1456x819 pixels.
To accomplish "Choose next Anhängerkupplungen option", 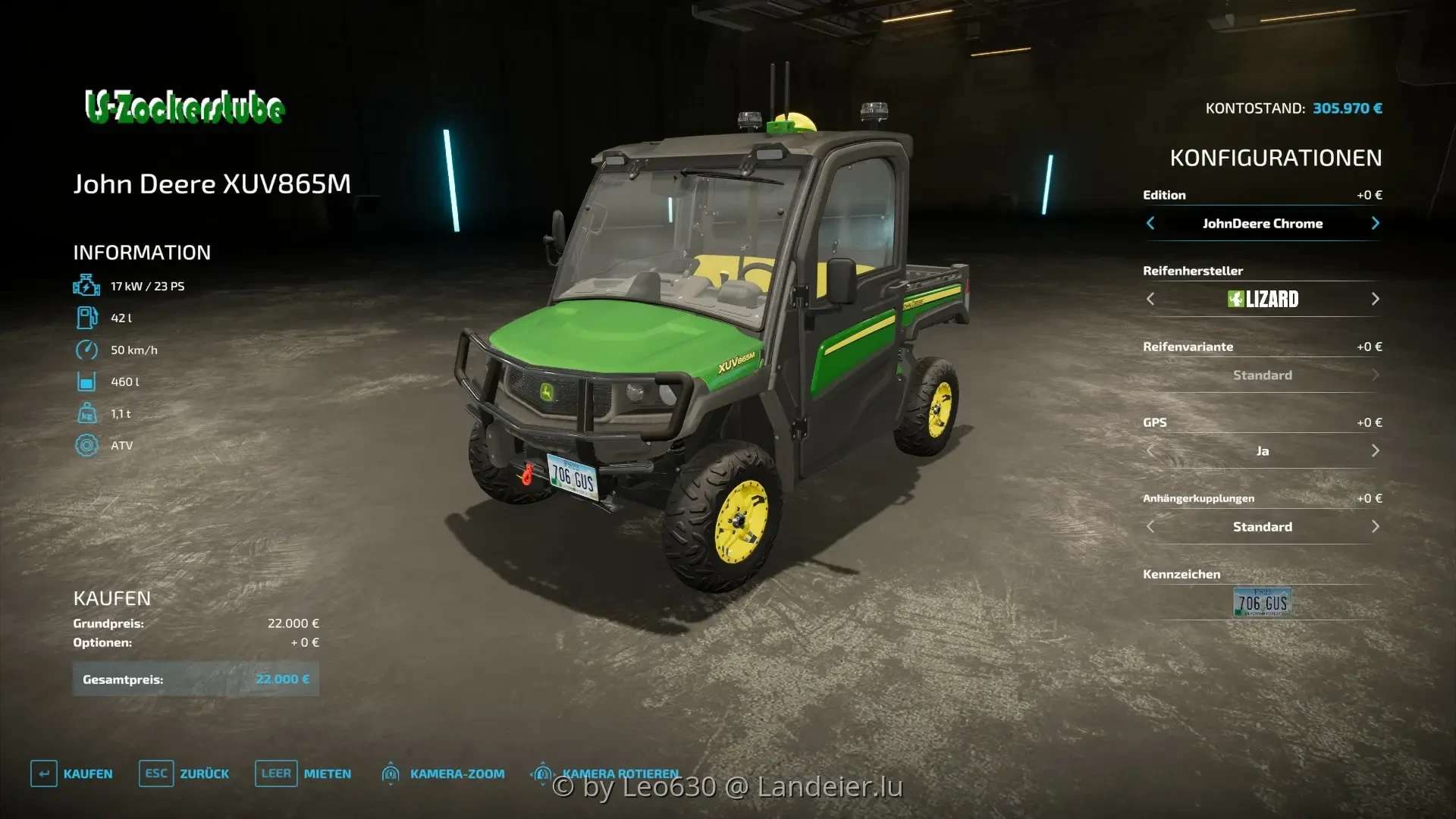I will [1375, 526].
